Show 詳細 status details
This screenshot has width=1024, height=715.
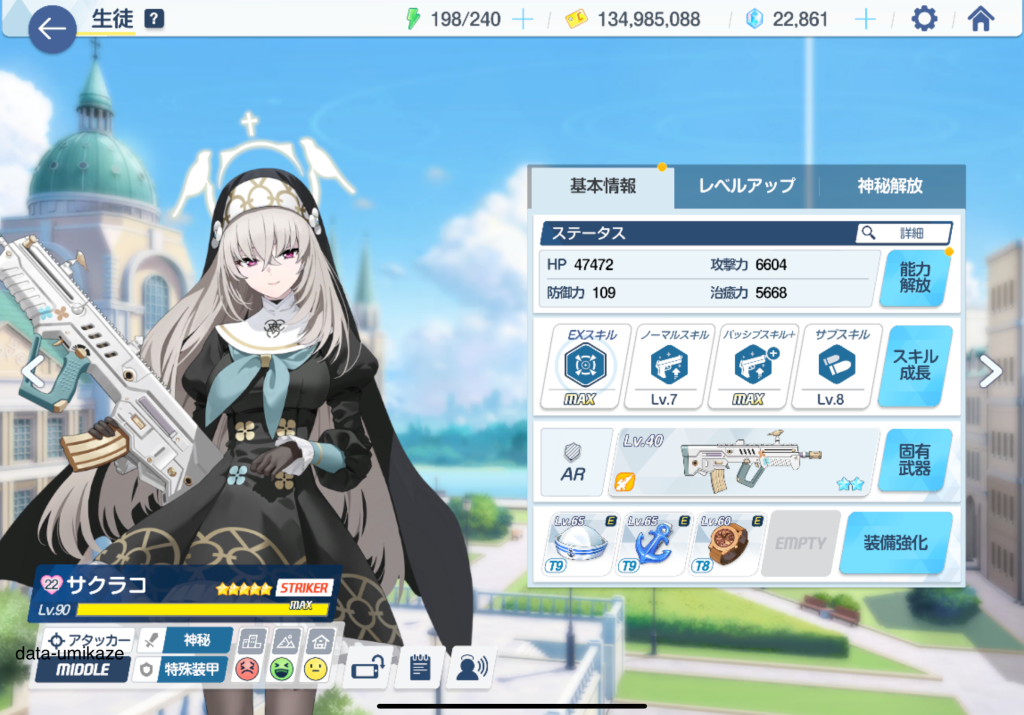(904, 233)
